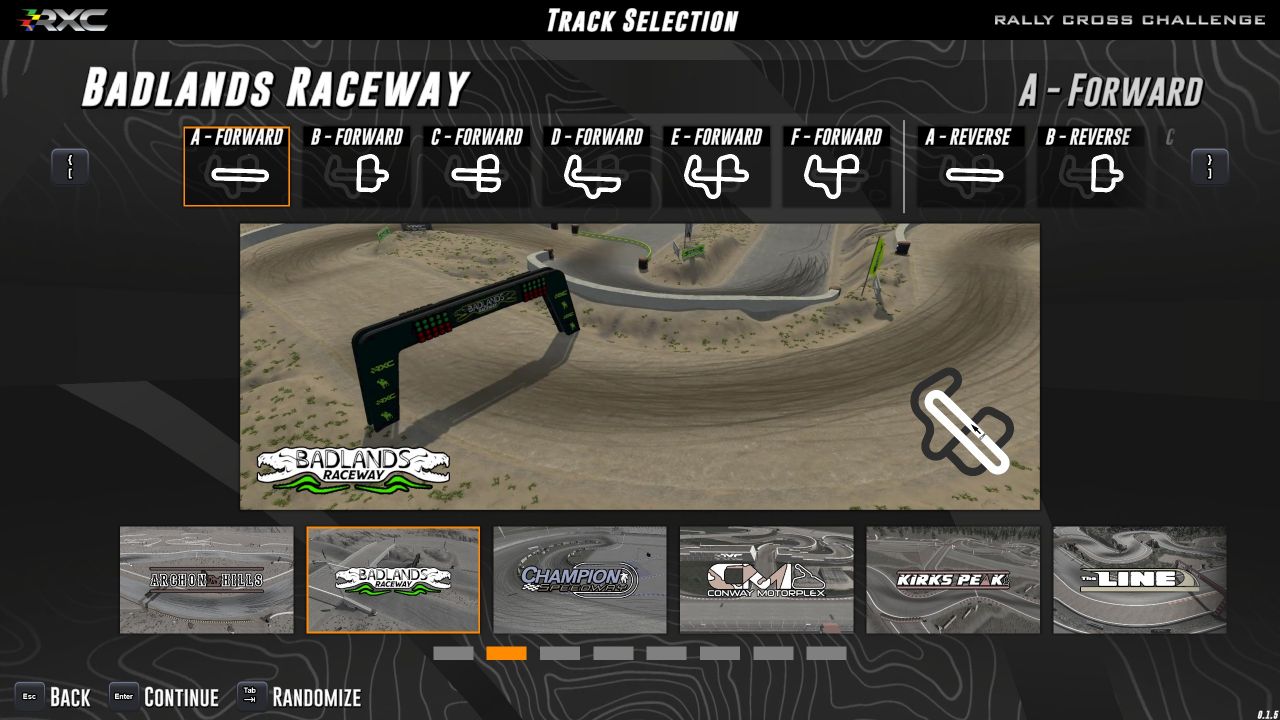
Task: Select the Archon Hills track
Action: (207, 580)
